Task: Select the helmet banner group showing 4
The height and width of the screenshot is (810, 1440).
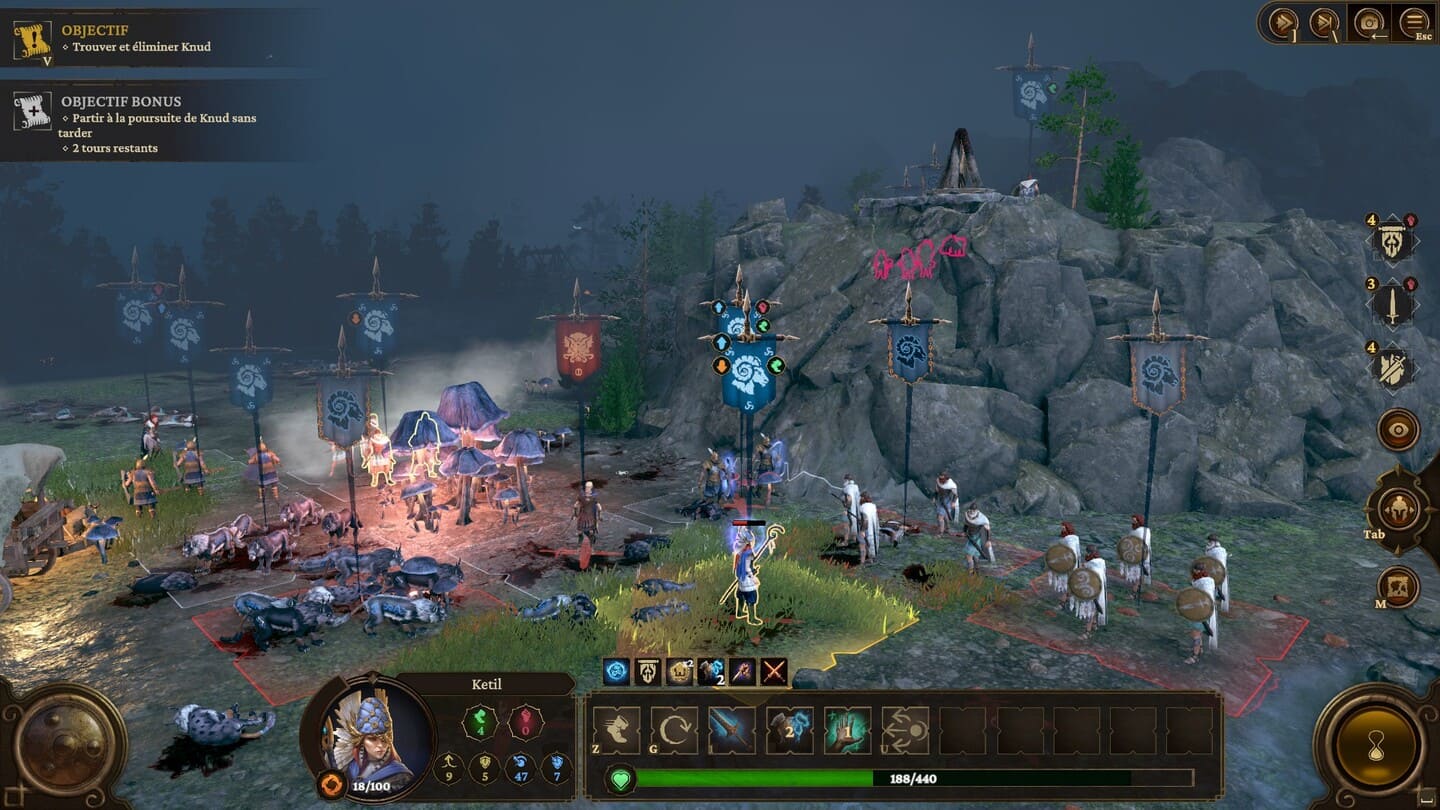Action: [1392, 240]
